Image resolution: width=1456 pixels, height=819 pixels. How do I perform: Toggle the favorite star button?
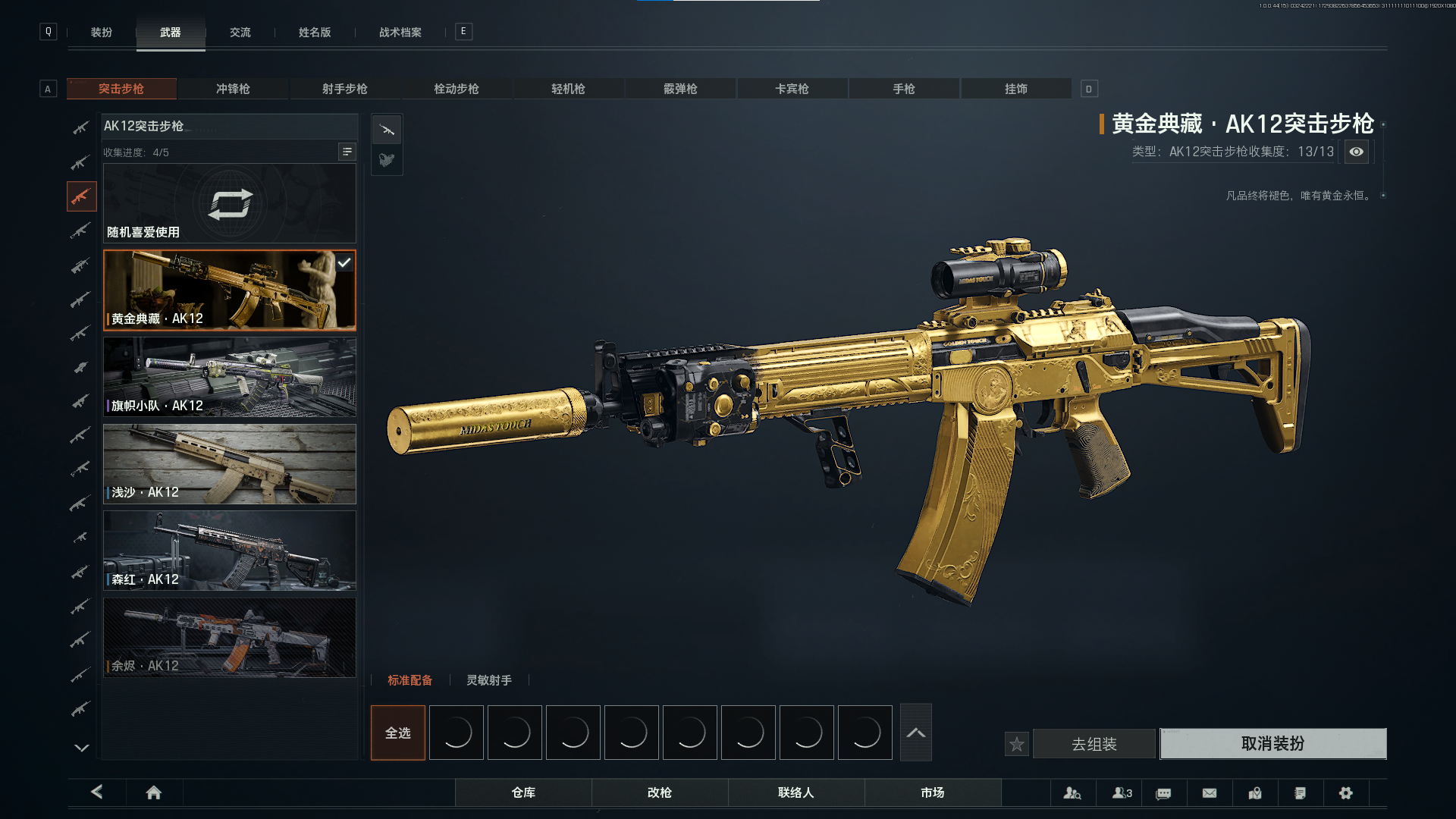pyautogui.click(x=1017, y=745)
